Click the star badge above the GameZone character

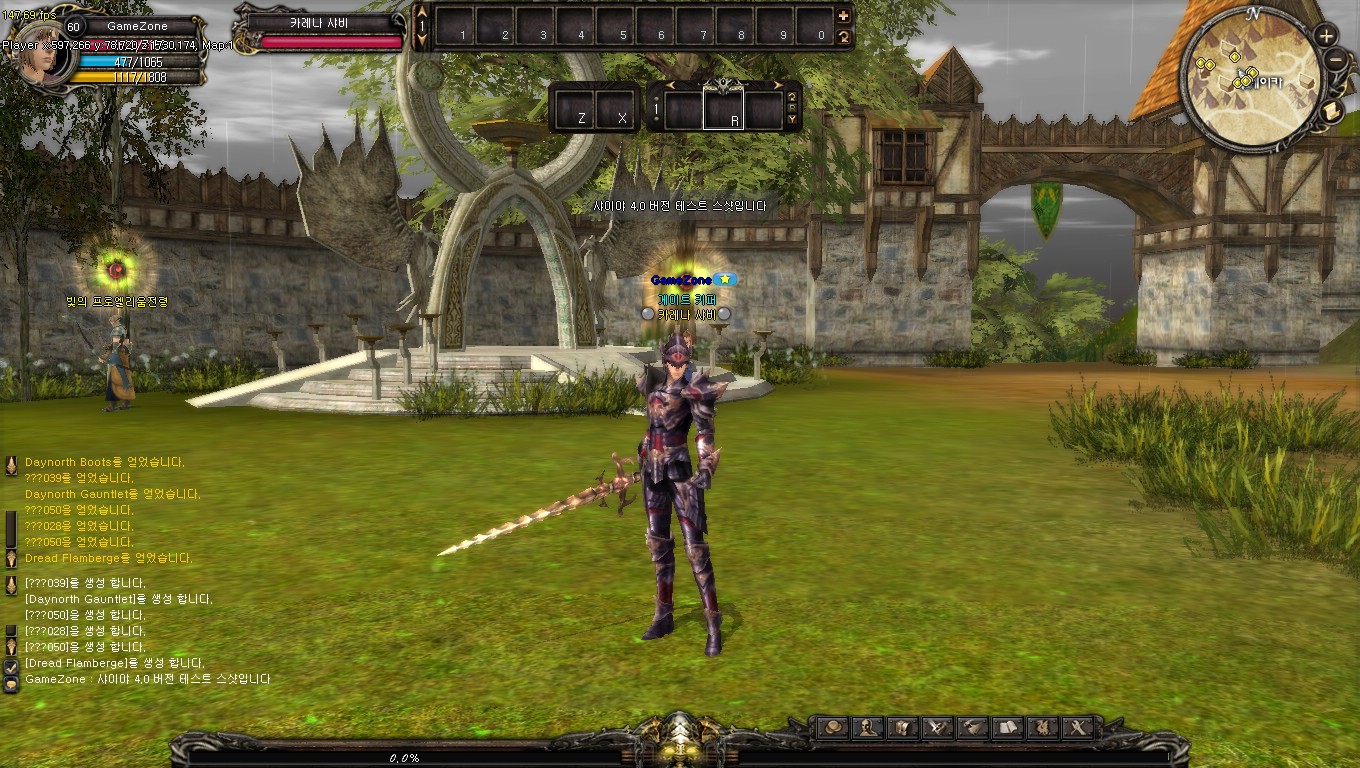pyautogui.click(x=723, y=280)
